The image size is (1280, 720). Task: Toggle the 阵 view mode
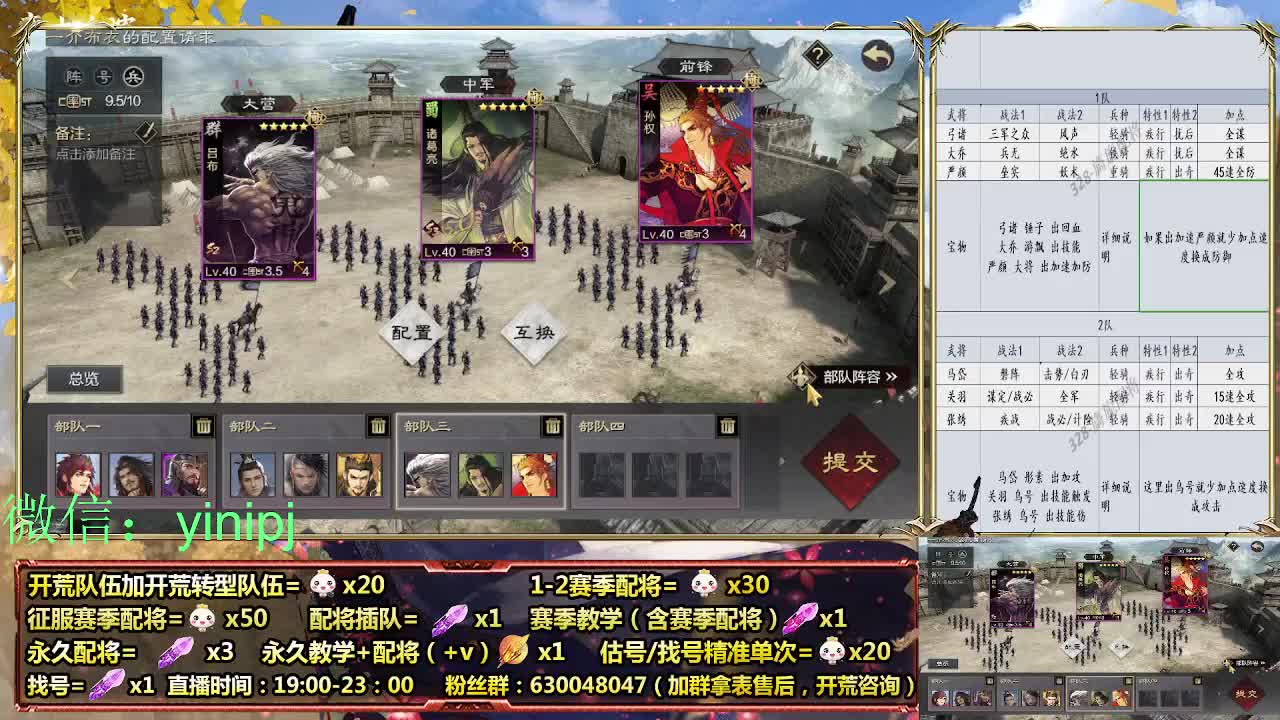coord(73,74)
